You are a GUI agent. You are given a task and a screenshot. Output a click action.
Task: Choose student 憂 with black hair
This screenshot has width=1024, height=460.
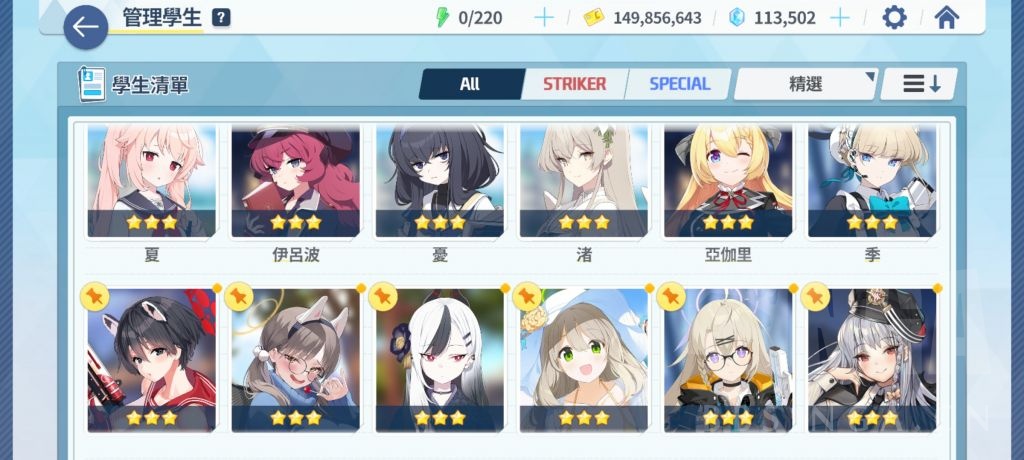coord(440,182)
